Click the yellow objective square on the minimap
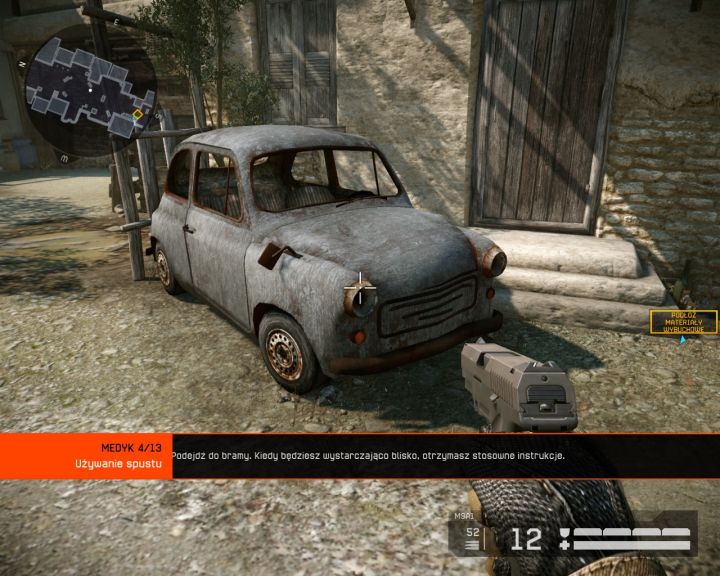This screenshot has height=576, width=720. pyautogui.click(x=137, y=115)
